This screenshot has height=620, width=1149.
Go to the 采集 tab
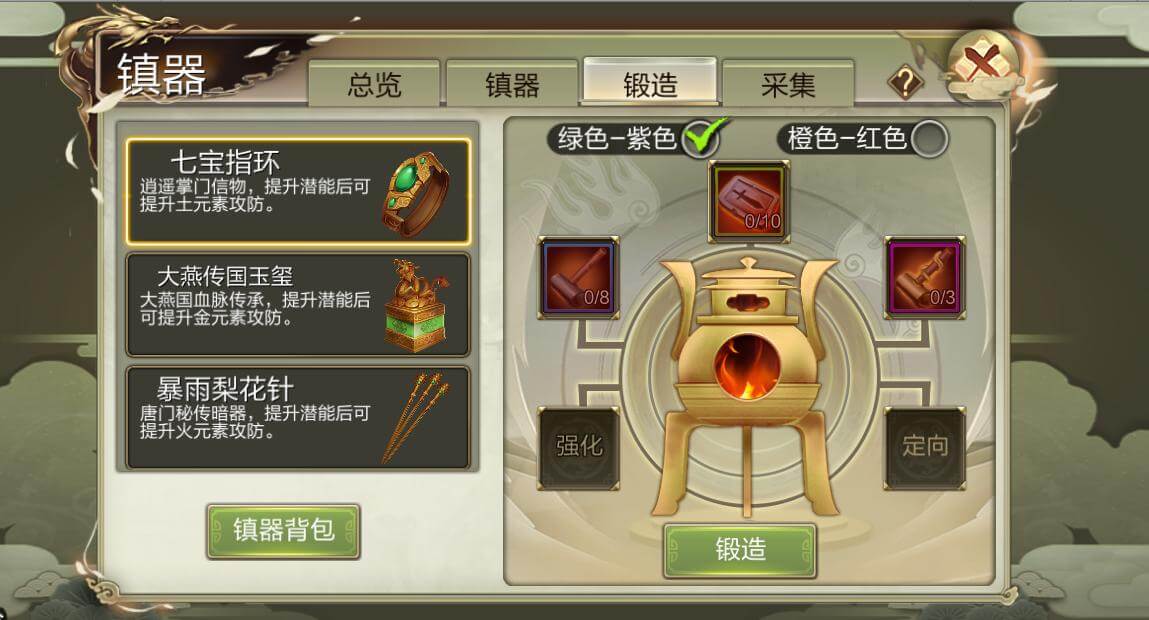[x=788, y=85]
